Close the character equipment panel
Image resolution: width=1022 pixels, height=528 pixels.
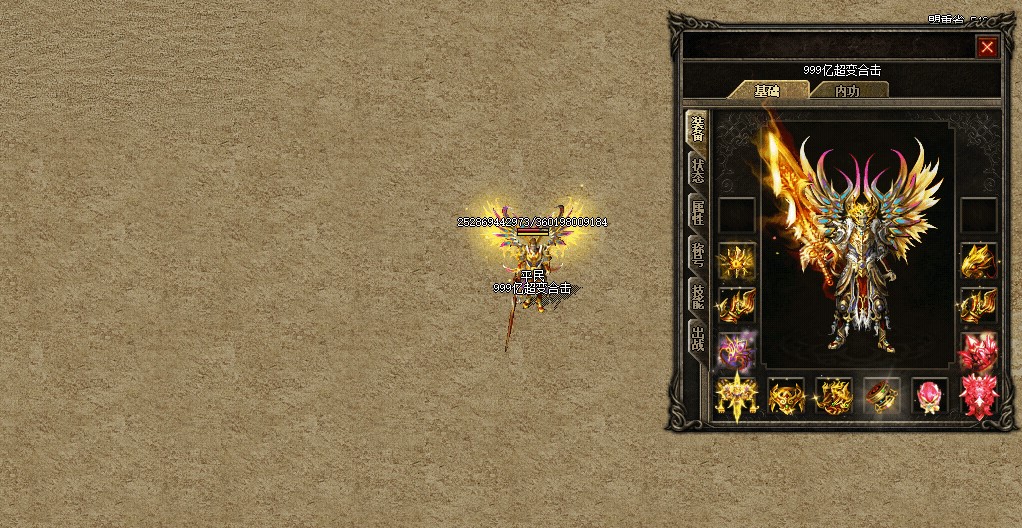(x=987, y=47)
